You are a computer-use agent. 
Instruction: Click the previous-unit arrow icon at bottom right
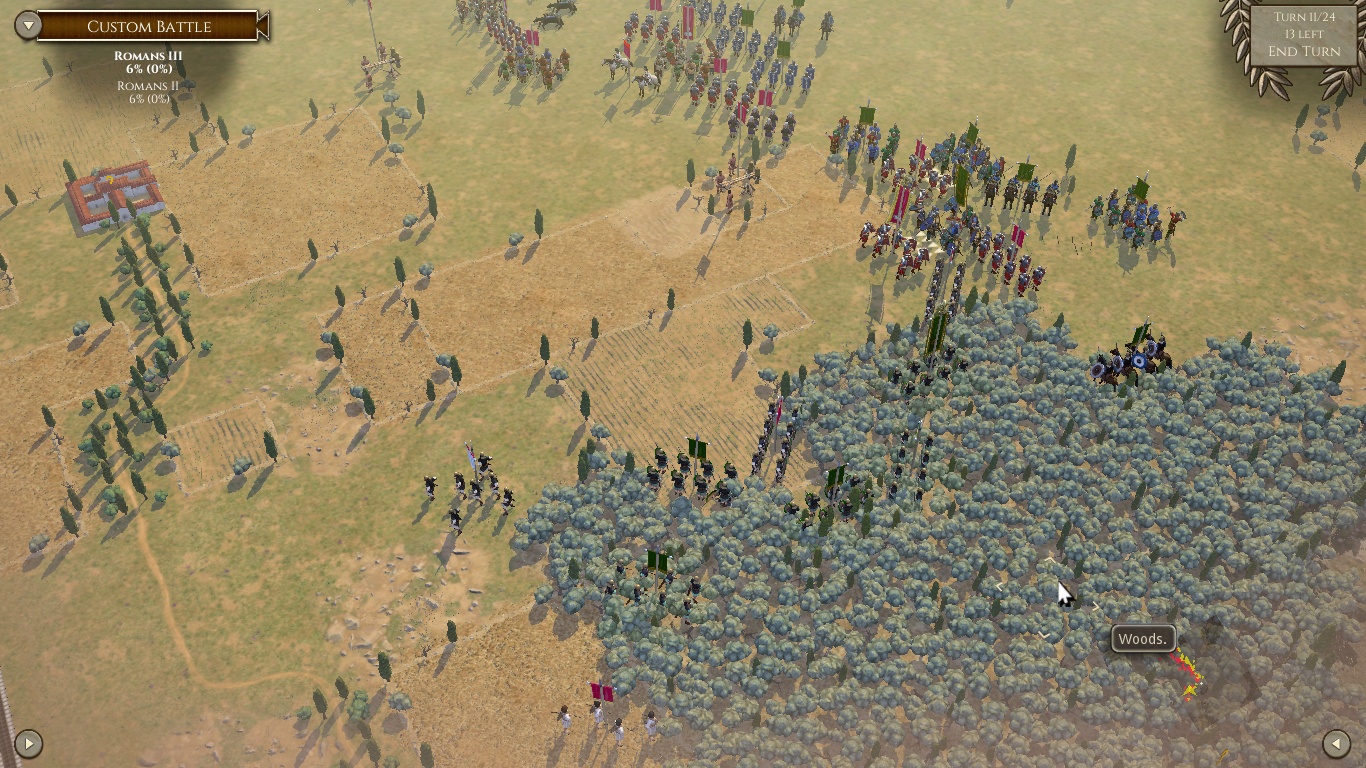point(1337,743)
